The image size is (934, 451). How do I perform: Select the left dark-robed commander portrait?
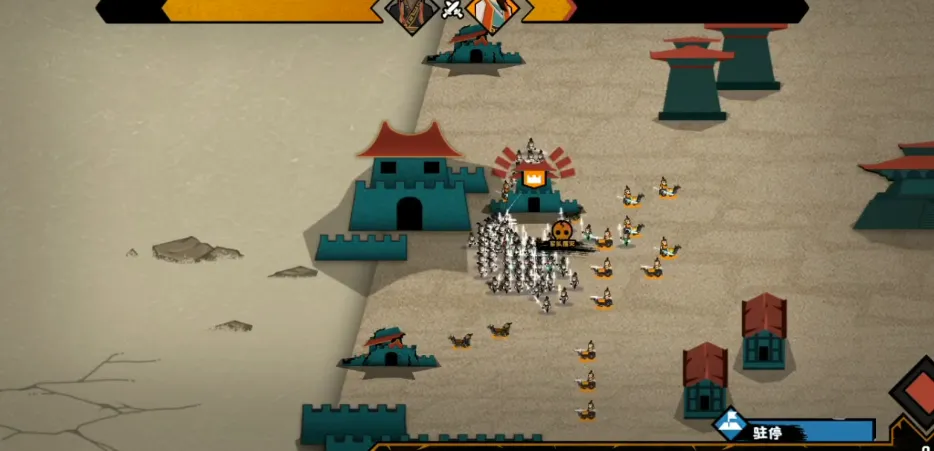[x=412, y=14]
